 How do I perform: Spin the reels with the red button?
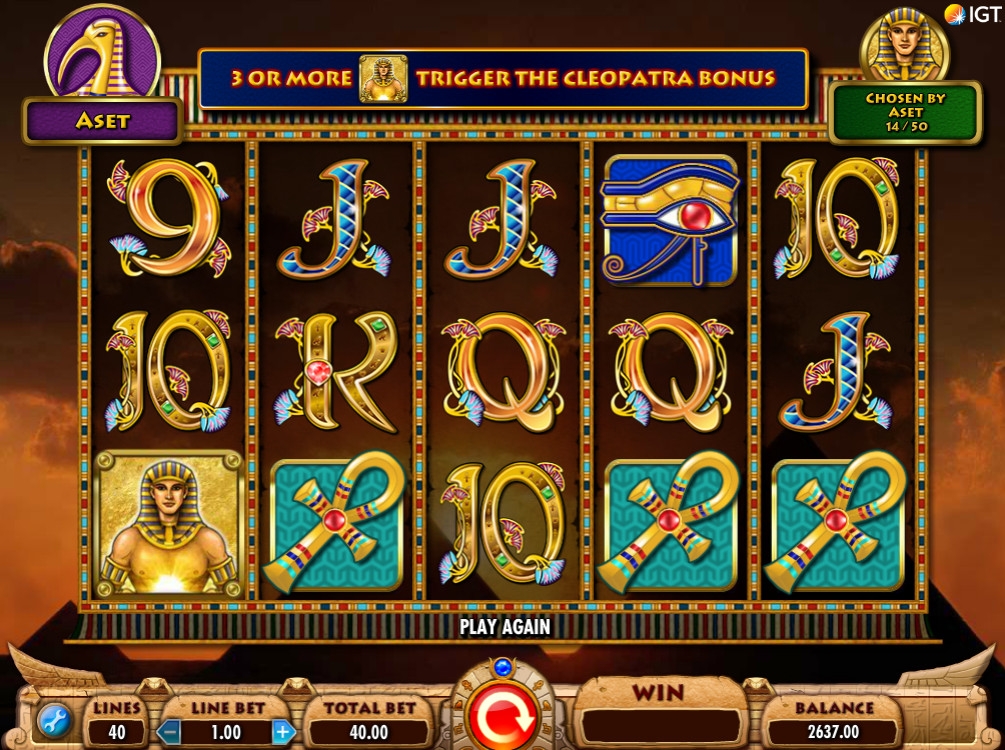(503, 716)
